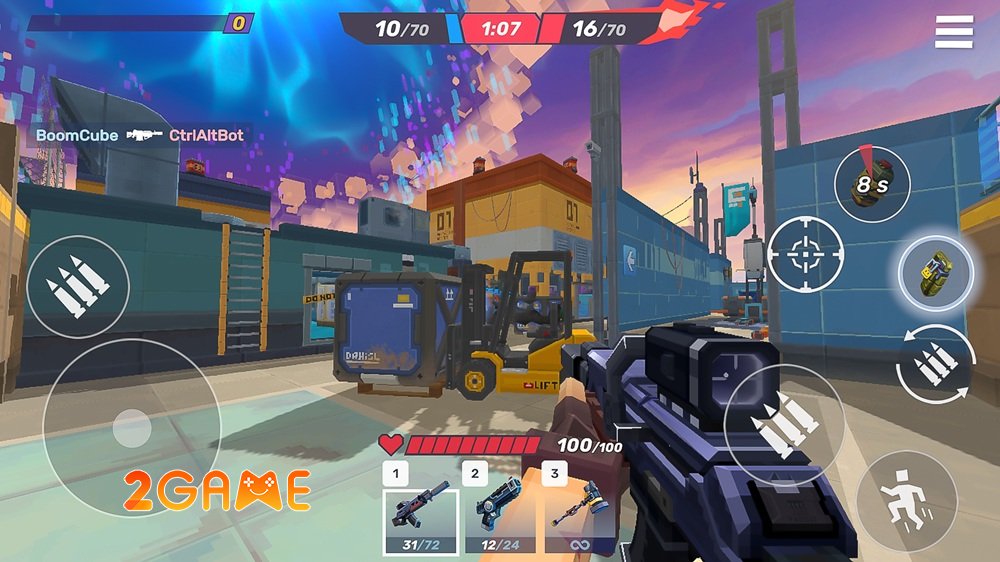Activate the crosshair aim button
Image resolution: width=1000 pixels, height=562 pixels.
pos(805,254)
